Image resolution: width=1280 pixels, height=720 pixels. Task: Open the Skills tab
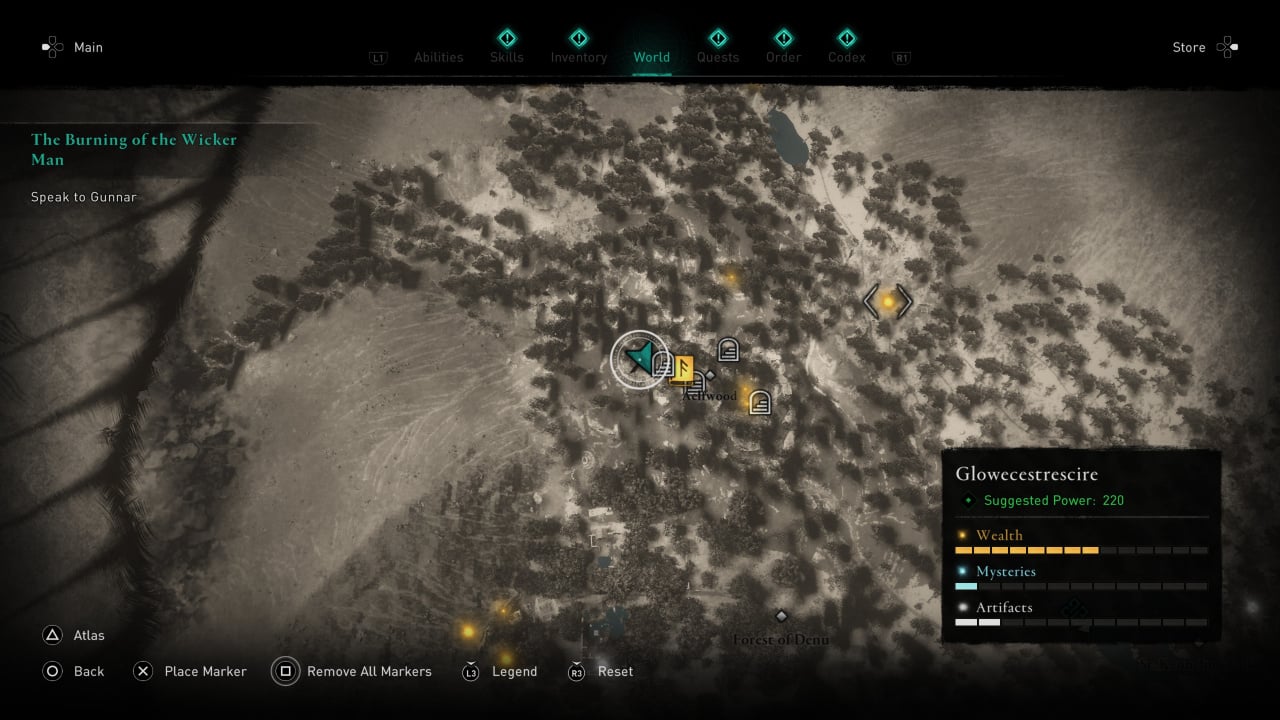tap(507, 57)
